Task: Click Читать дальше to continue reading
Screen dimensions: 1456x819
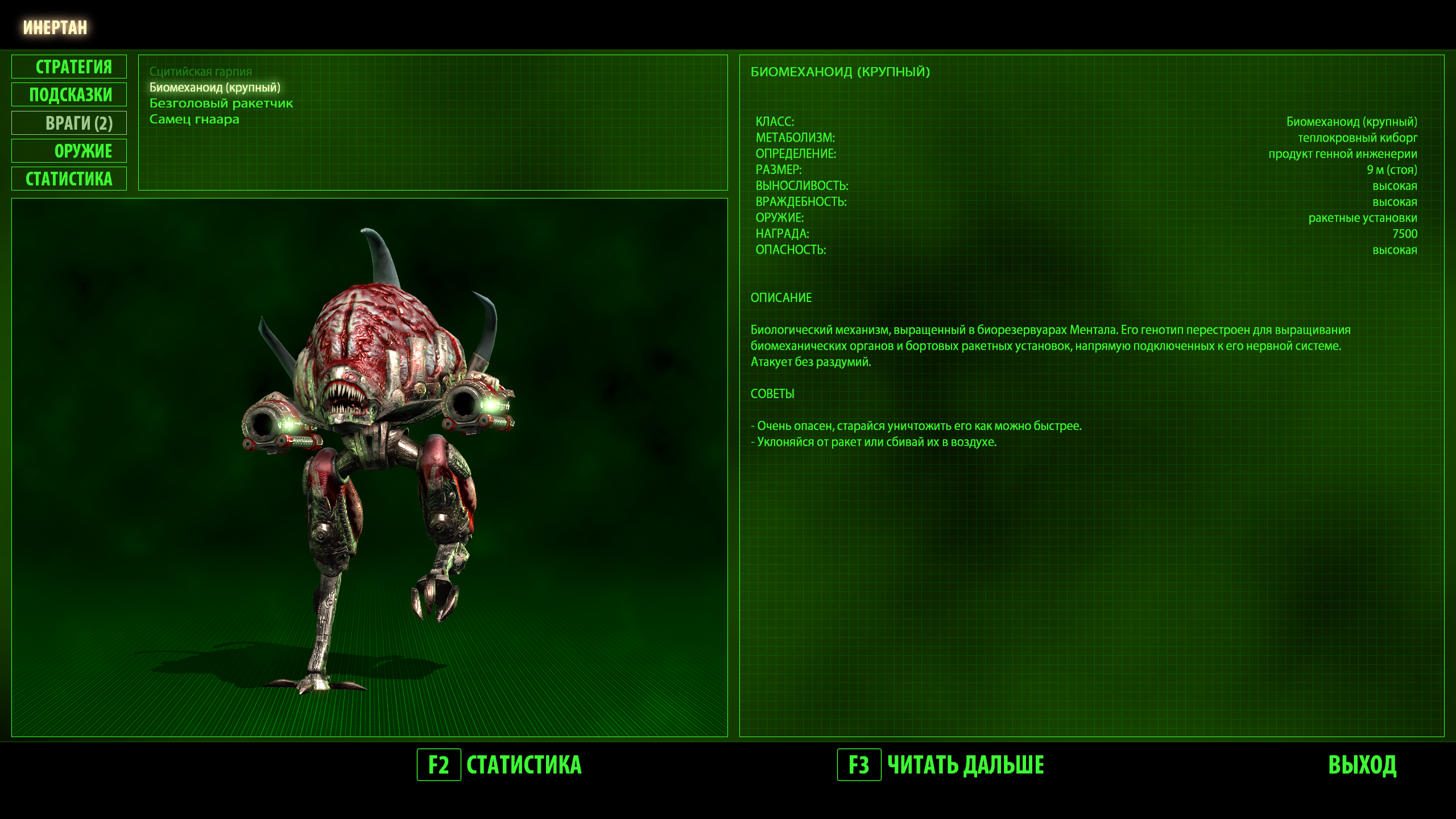Action: tap(941, 765)
